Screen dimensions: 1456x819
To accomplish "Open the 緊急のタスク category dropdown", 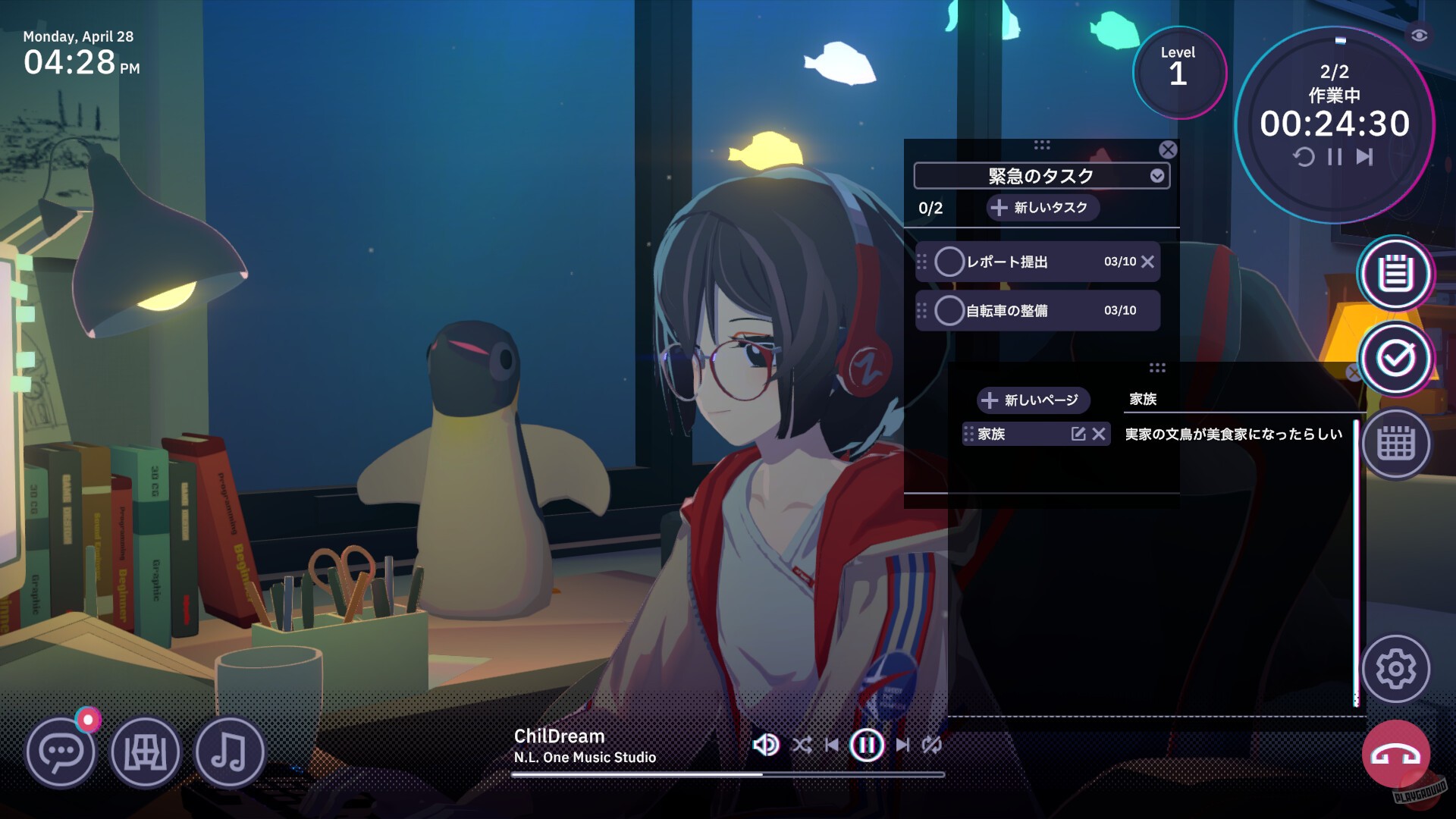I will pos(1156,175).
